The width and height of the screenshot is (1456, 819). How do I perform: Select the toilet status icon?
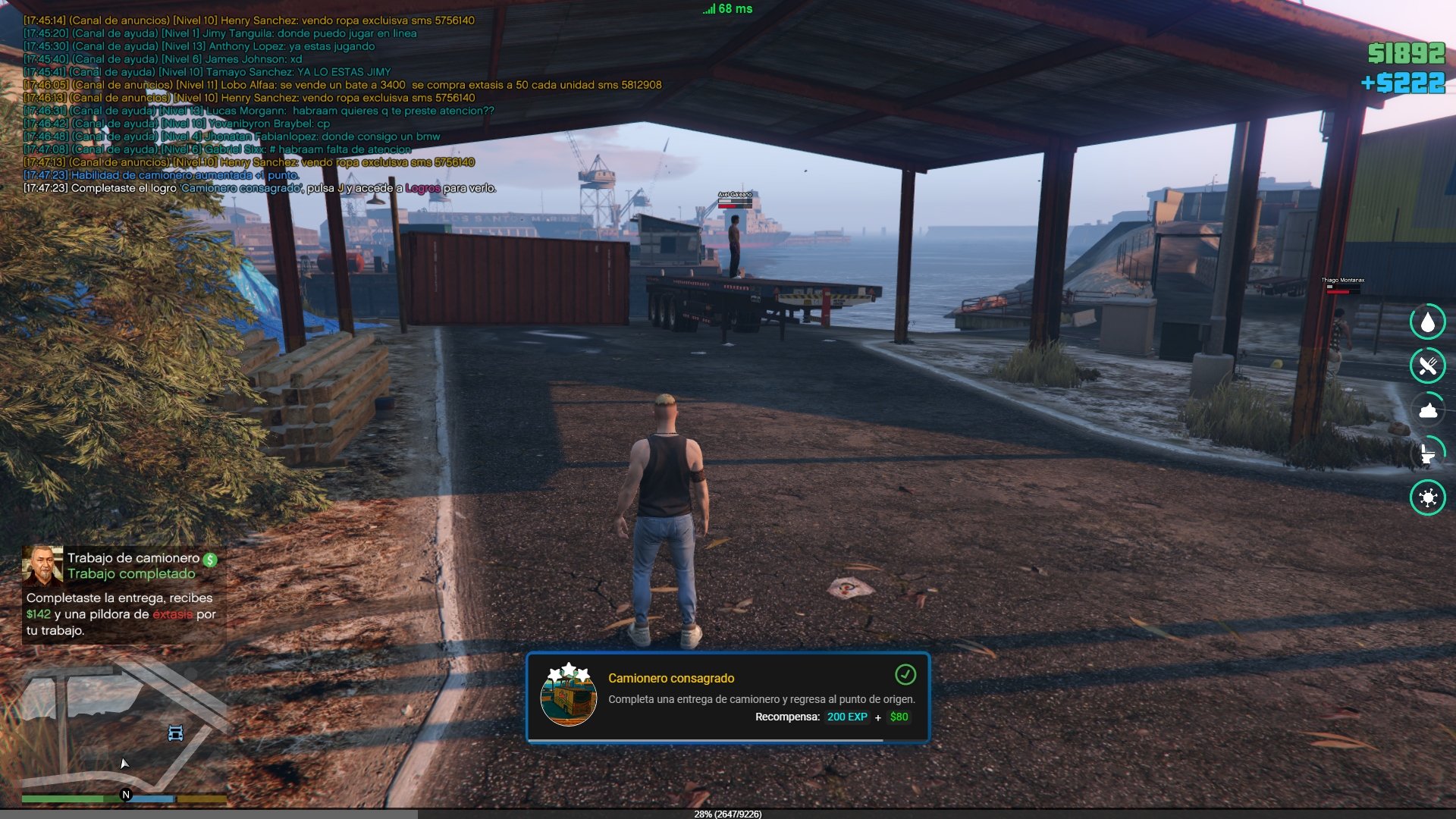[1428, 454]
